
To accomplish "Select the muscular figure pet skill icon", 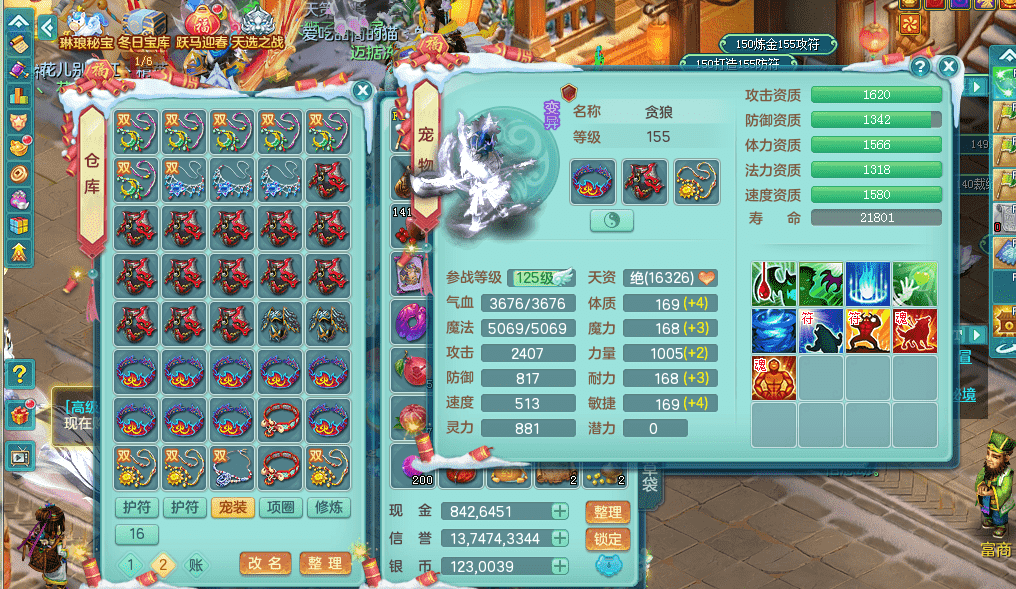I will point(773,378).
